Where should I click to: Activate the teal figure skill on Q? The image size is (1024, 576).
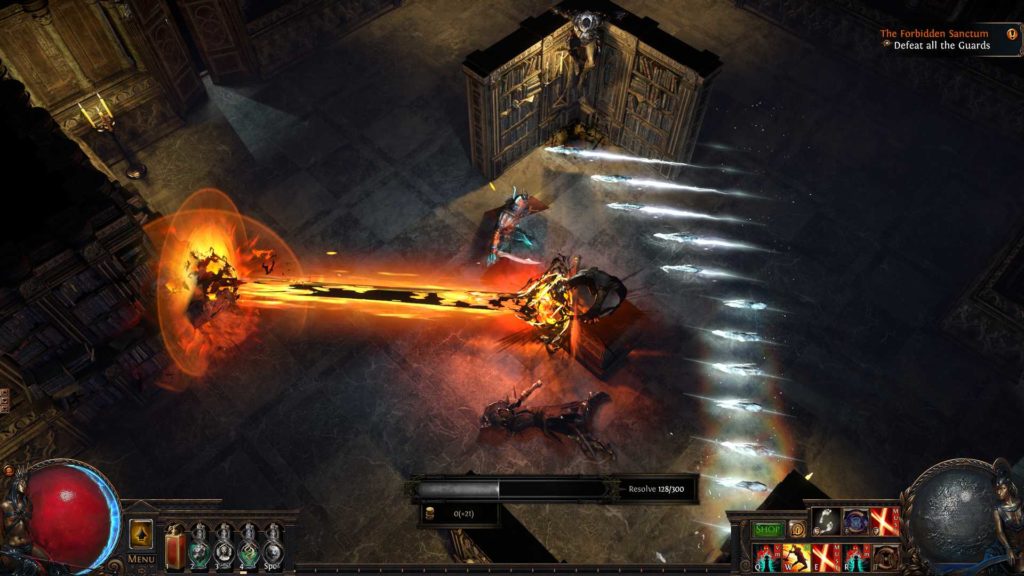pos(767,557)
